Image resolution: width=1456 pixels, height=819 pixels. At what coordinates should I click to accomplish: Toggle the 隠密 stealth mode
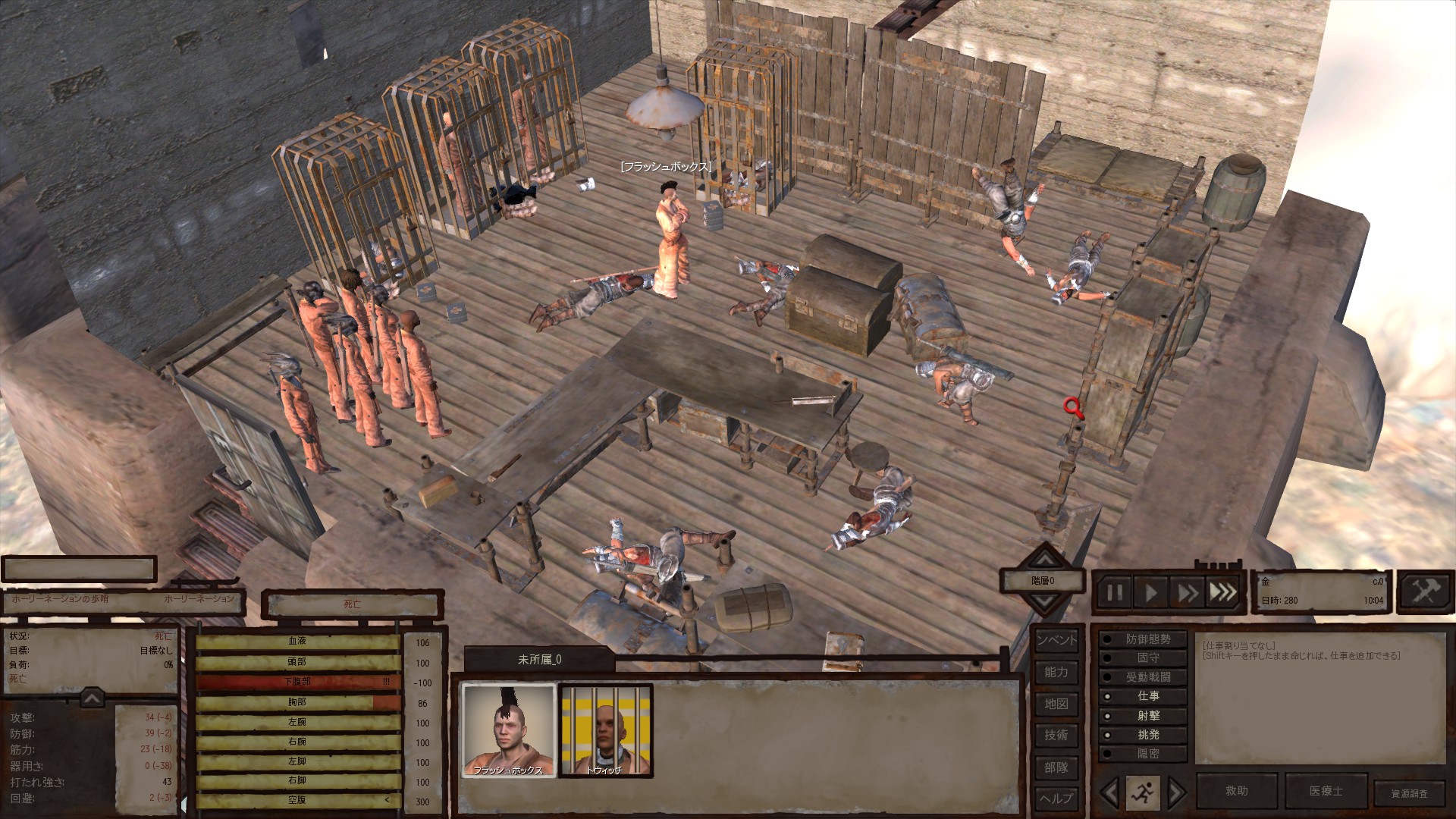(1142, 754)
